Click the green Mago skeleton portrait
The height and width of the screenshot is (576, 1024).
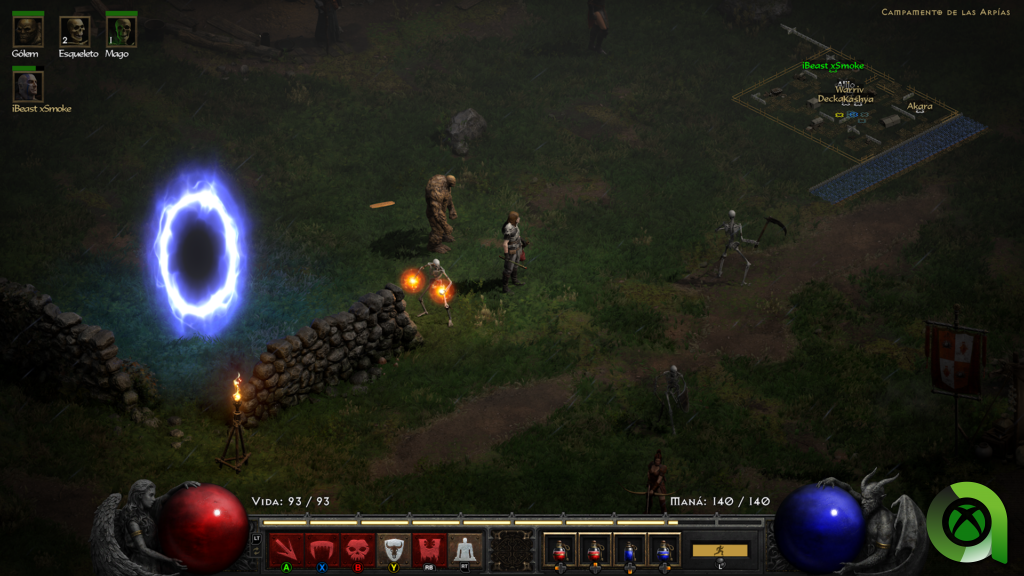tap(121, 31)
